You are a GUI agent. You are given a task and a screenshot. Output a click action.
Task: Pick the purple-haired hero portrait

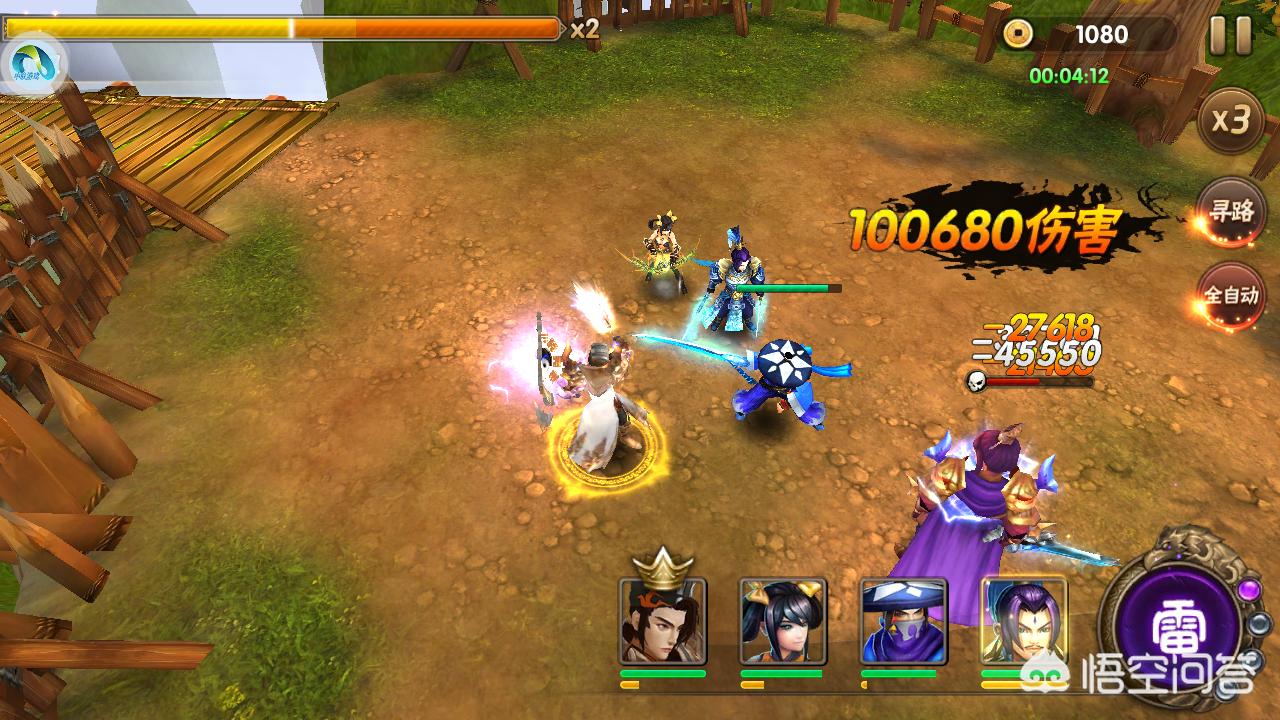[x=1023, y=621]
